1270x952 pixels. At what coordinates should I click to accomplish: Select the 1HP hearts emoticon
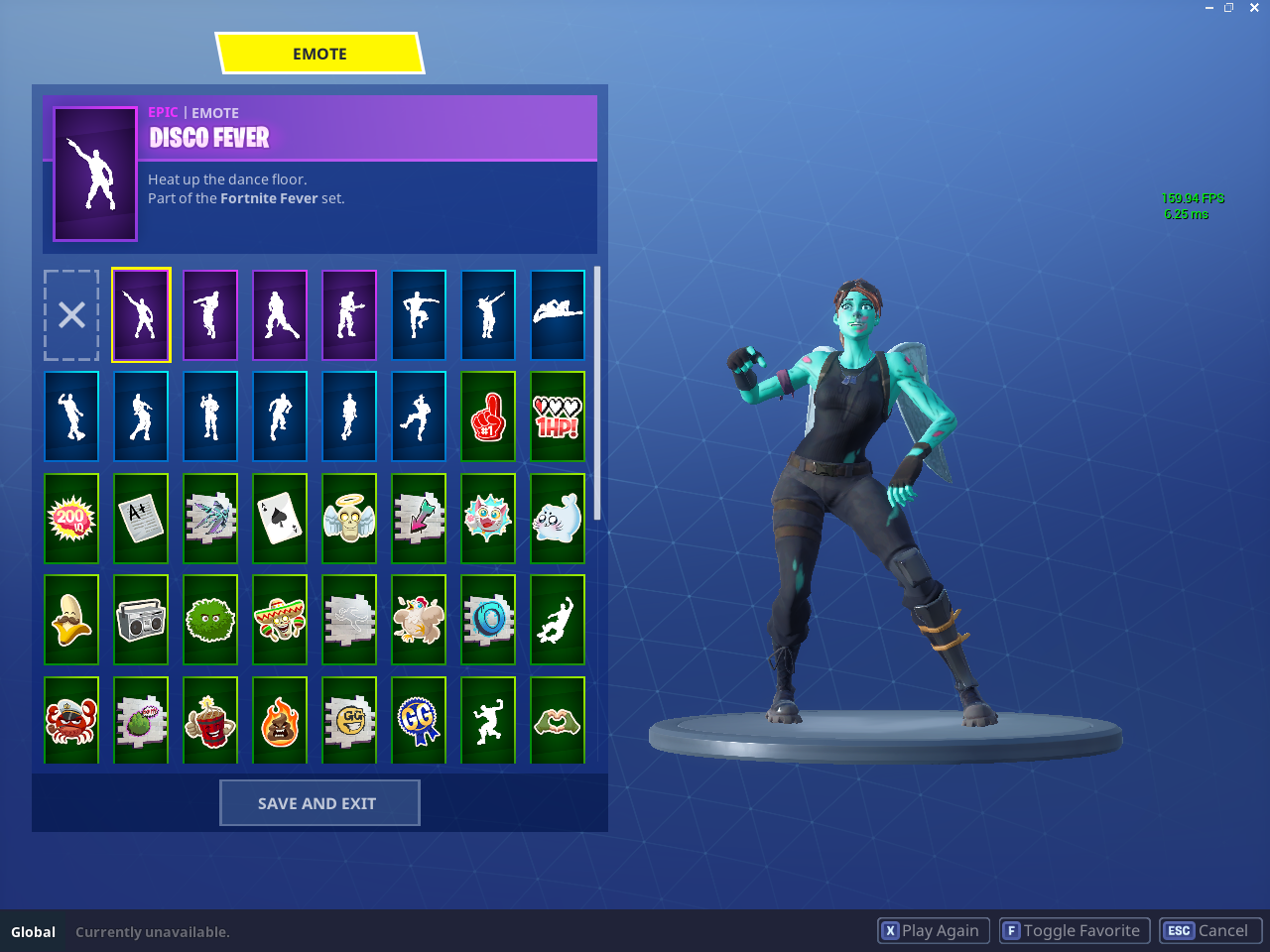click(558, 416)
